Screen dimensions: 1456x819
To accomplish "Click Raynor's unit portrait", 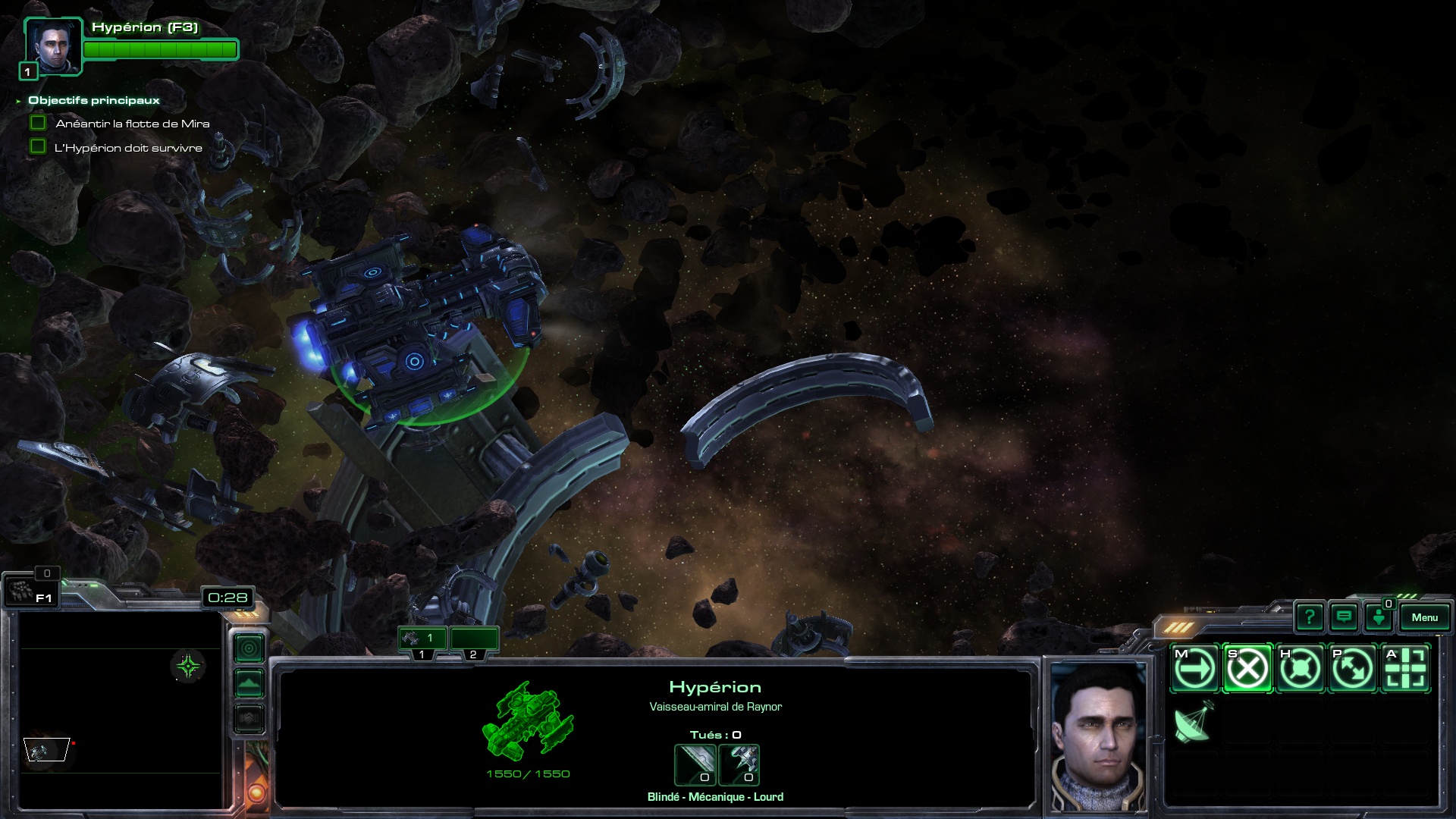I will tap(1098, 737).
